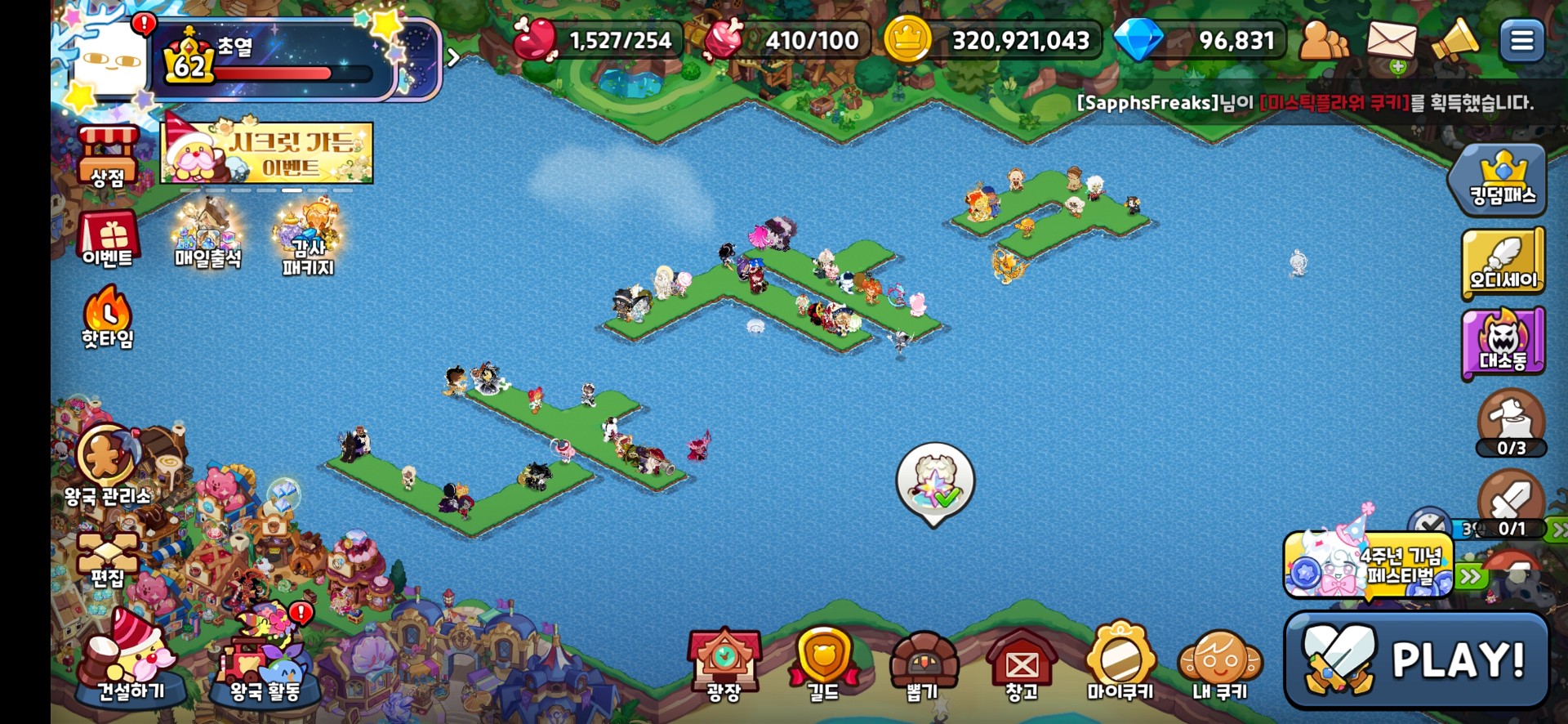Screen dimensions: 1568x724
Task: Go to the 광장 plaza
Action: pyautogui.click(x=724, y=664)
